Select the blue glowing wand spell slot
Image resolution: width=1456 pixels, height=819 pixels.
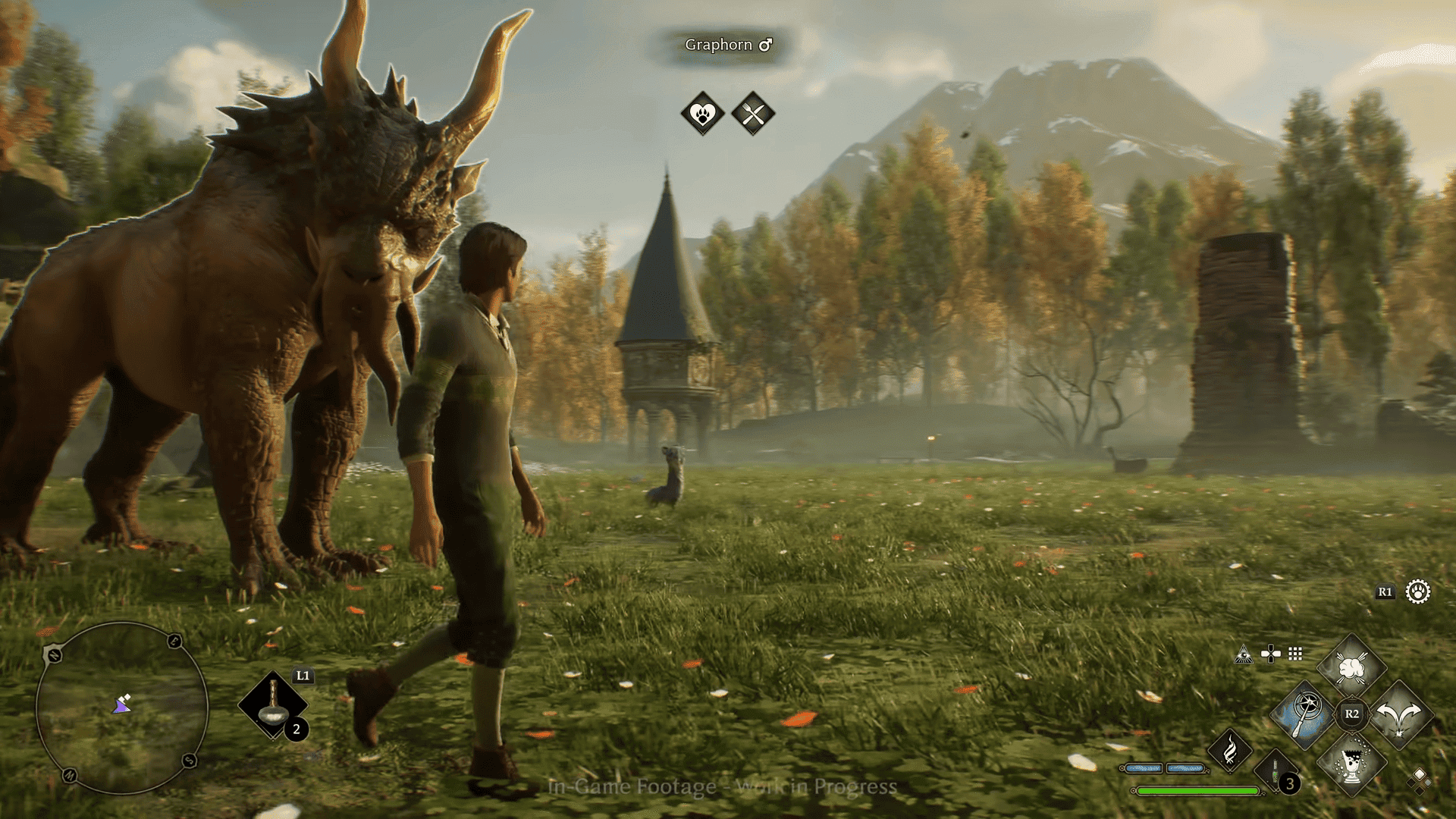tap(1305, 714)
